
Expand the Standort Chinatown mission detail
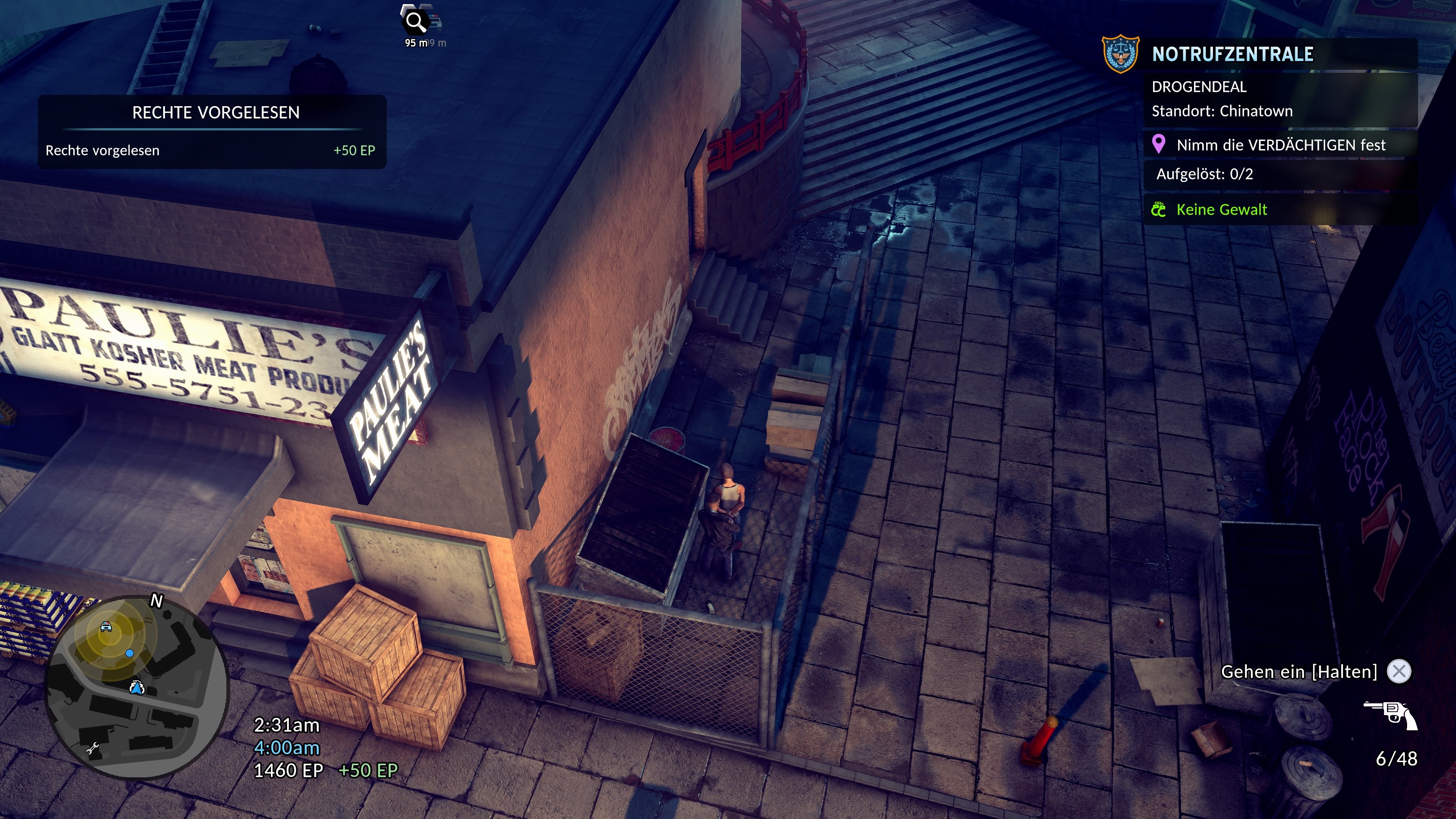pos(1223,111)
